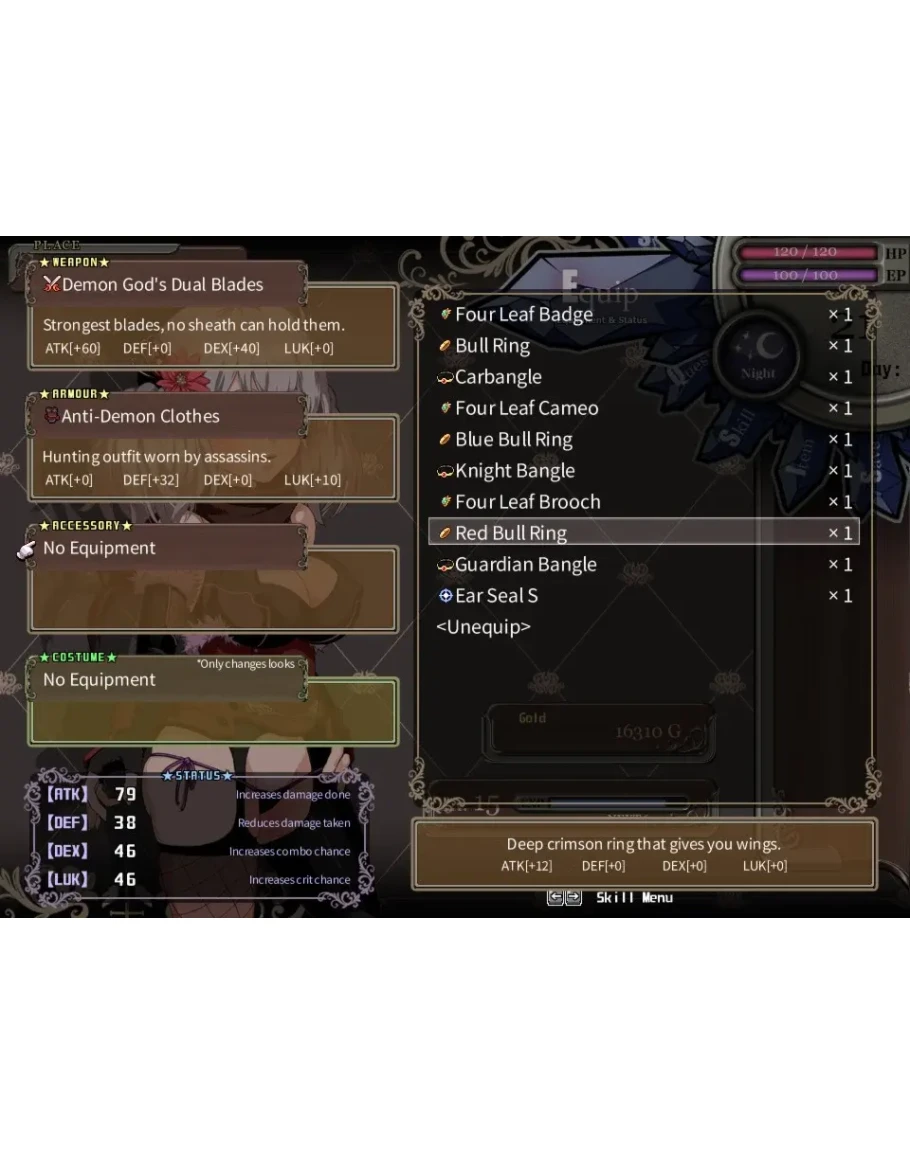Image resolution: width=910 pixels, height=1155 pixels.
Task: Select the Four Leaf Brooch
Action: click(x=527, y=502)
